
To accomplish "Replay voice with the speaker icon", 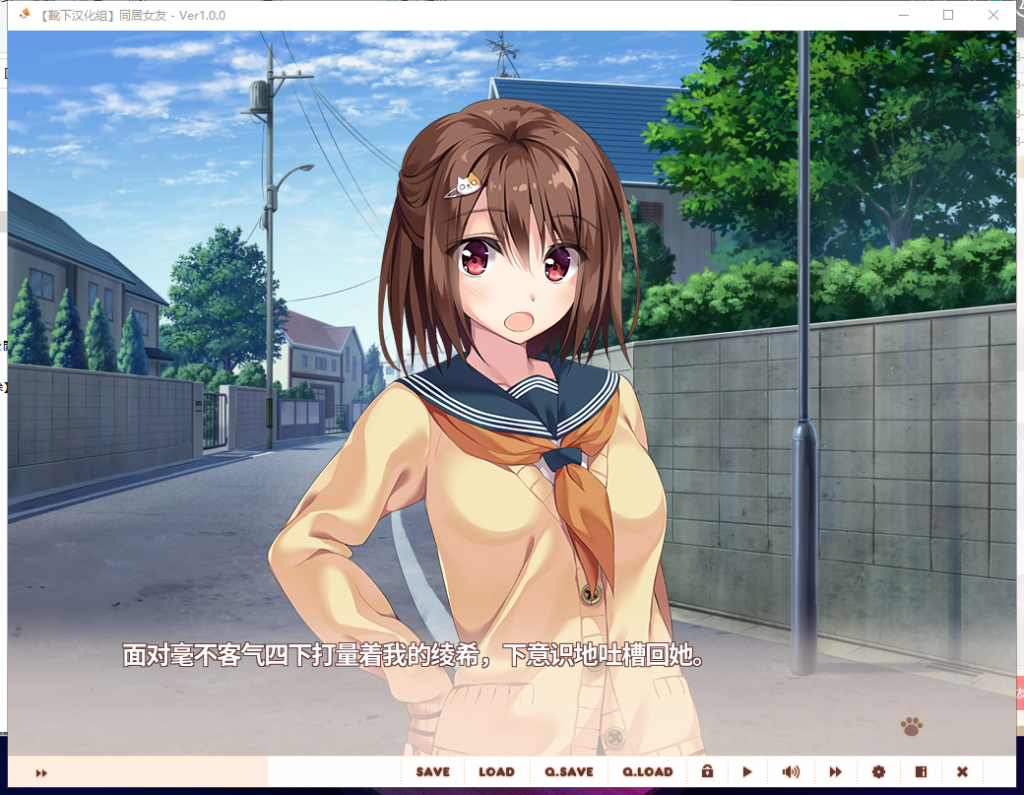I will [791, 772].
